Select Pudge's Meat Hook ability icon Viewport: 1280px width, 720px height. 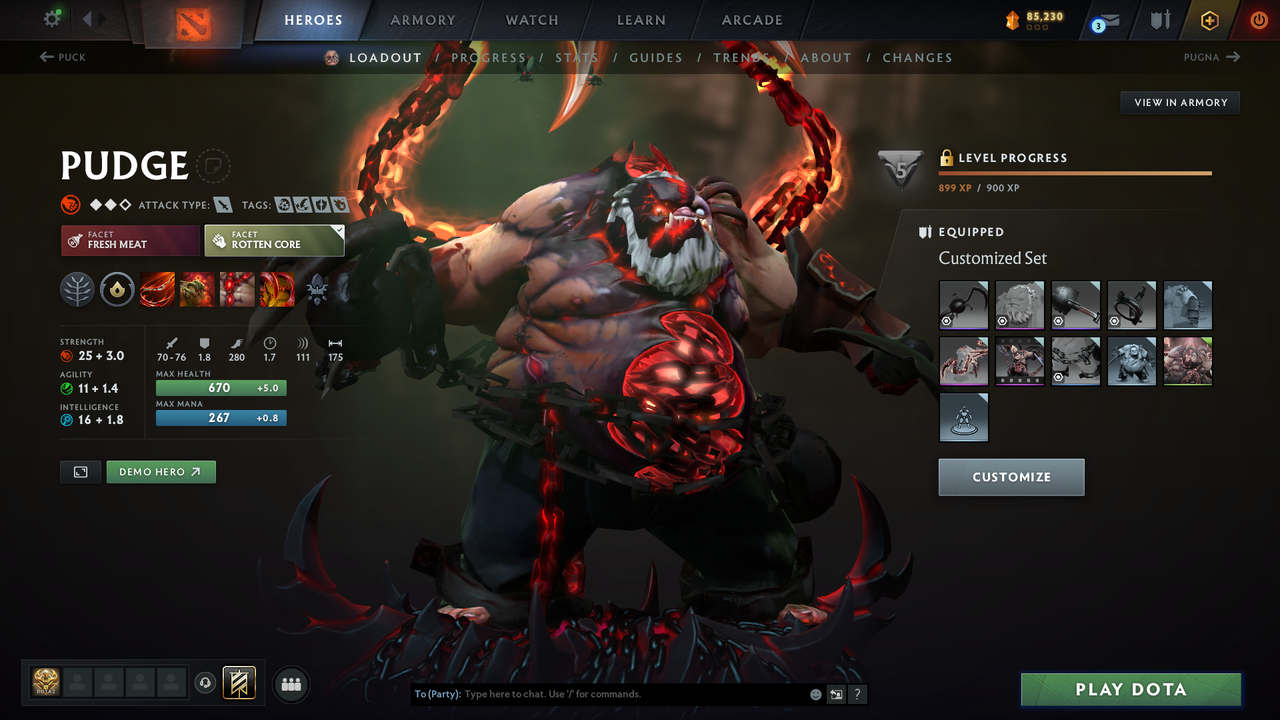coord(157,290)
